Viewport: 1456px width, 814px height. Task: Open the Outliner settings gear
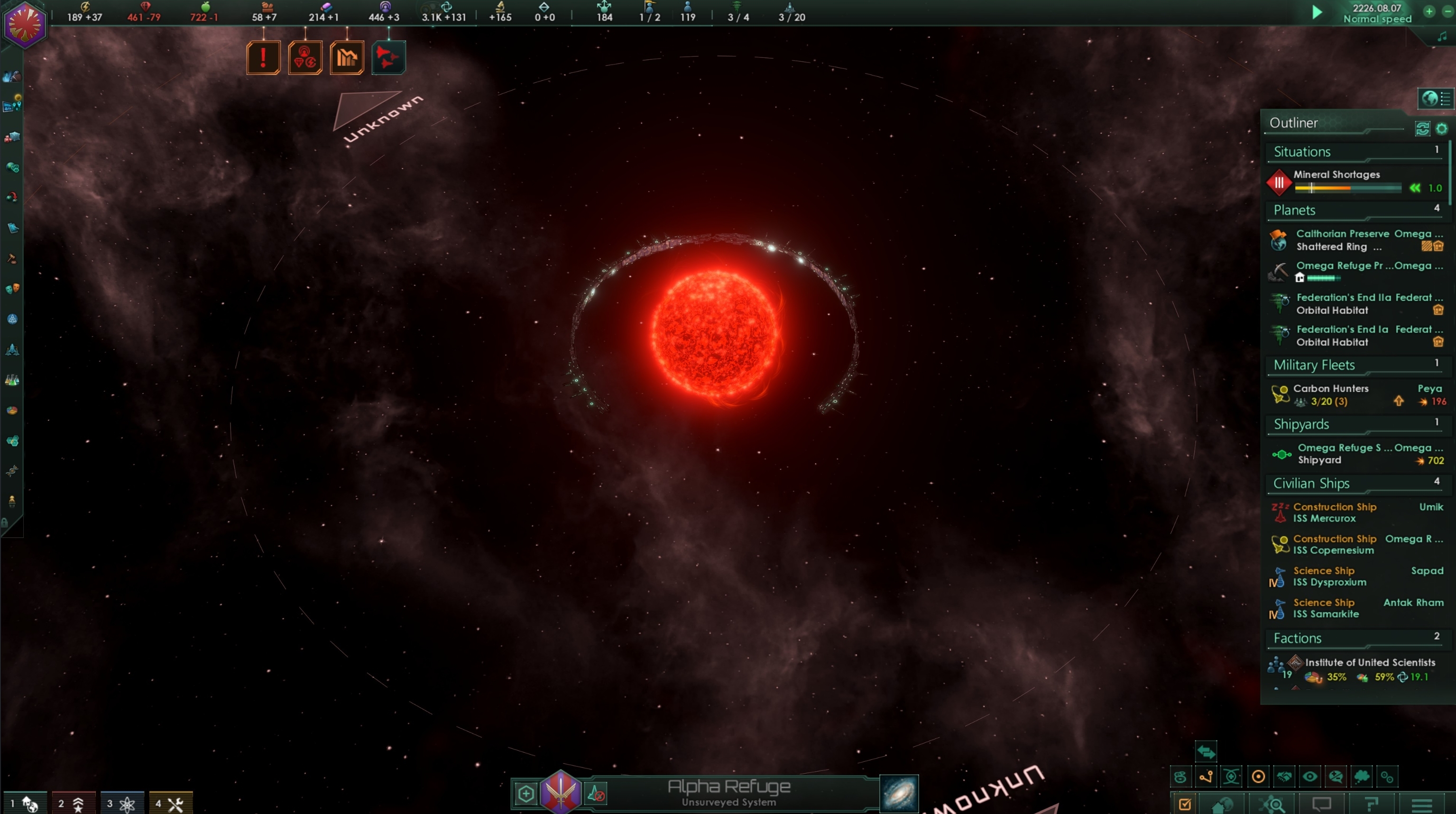tap(1441, 129)
